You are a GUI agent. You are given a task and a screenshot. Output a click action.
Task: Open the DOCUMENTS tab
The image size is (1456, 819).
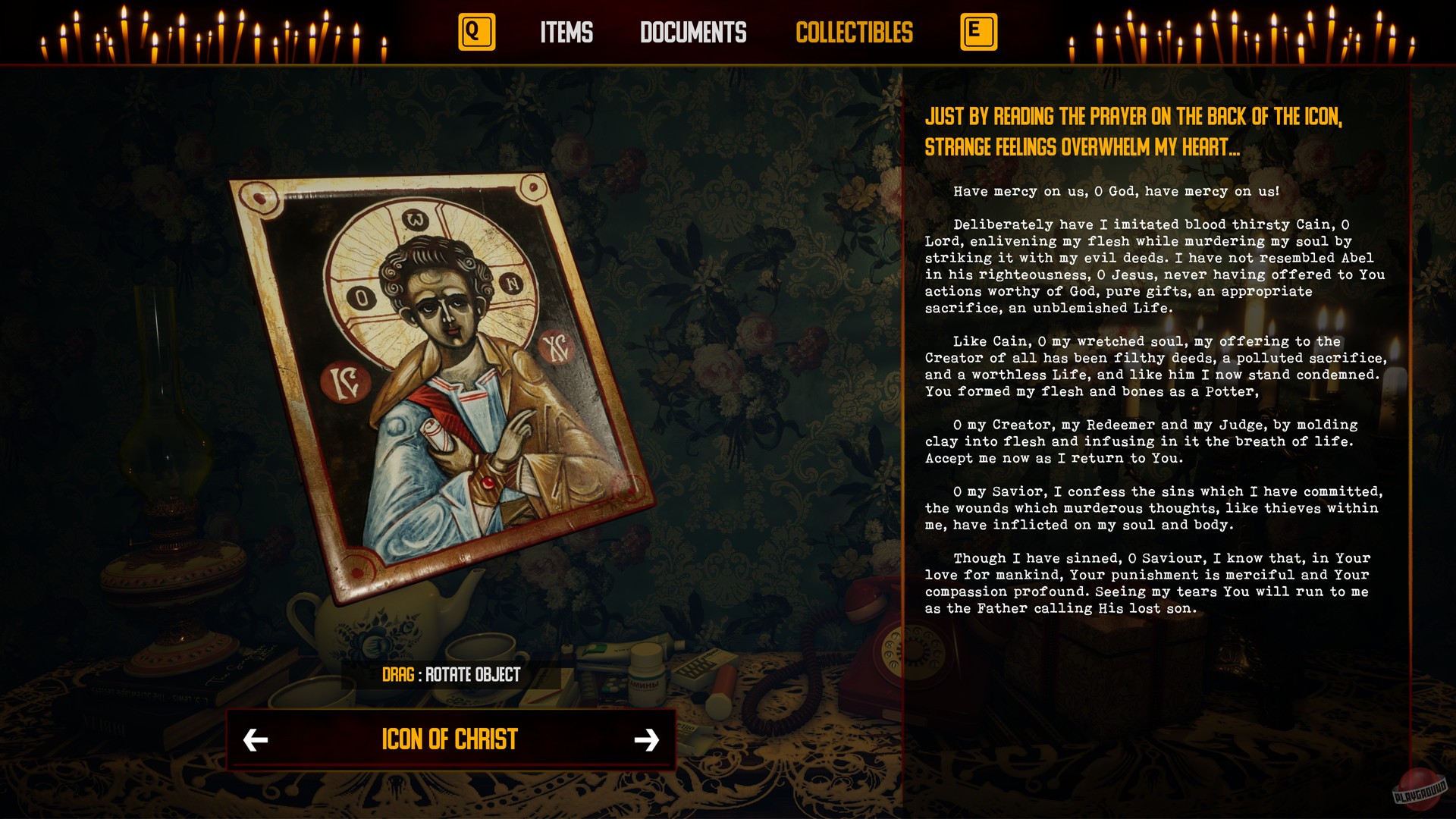click(692, 33)
